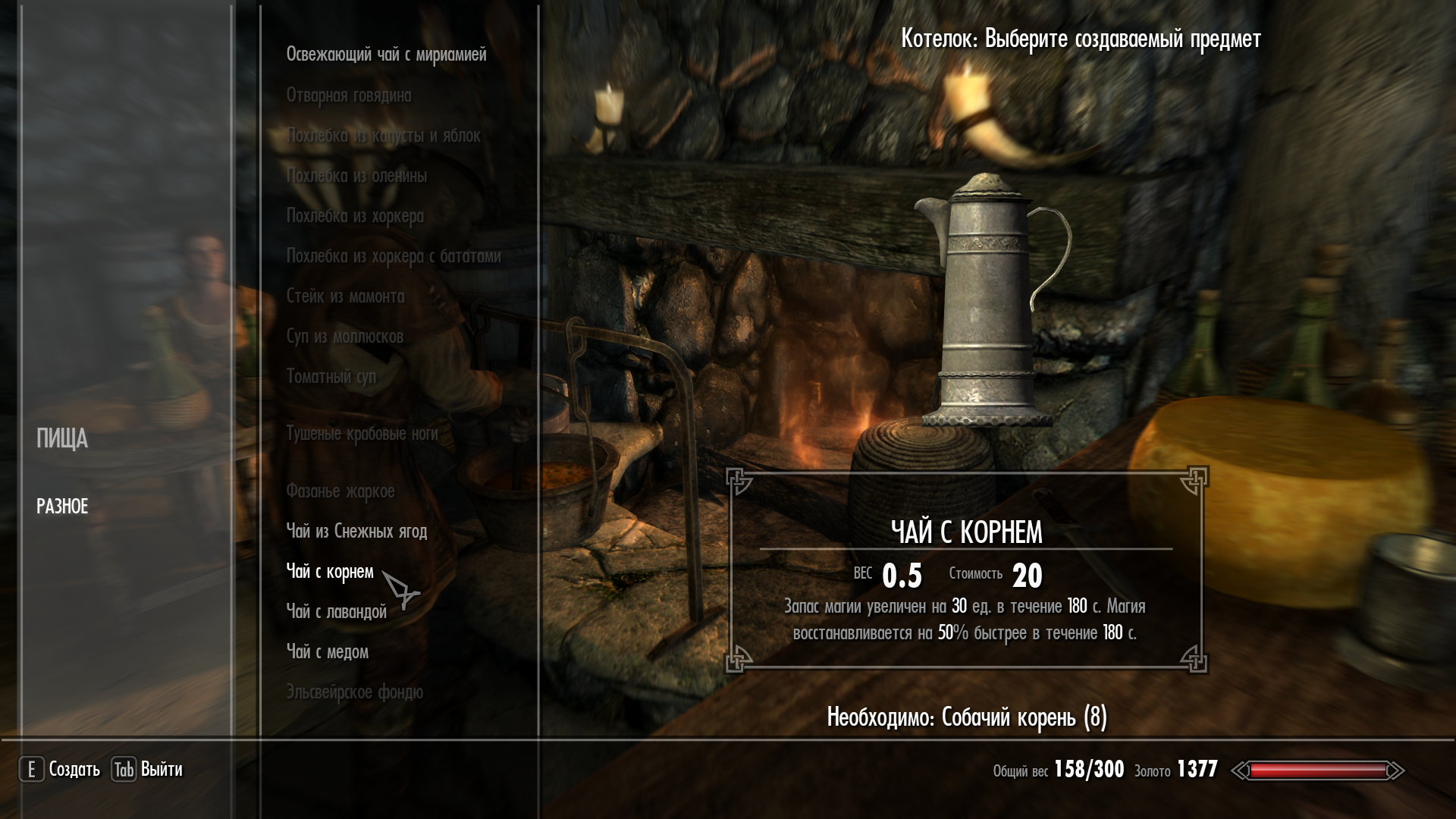The image size is (1456, 819).
Task: Click the Создать craft button
Action: tap(60, 770)
